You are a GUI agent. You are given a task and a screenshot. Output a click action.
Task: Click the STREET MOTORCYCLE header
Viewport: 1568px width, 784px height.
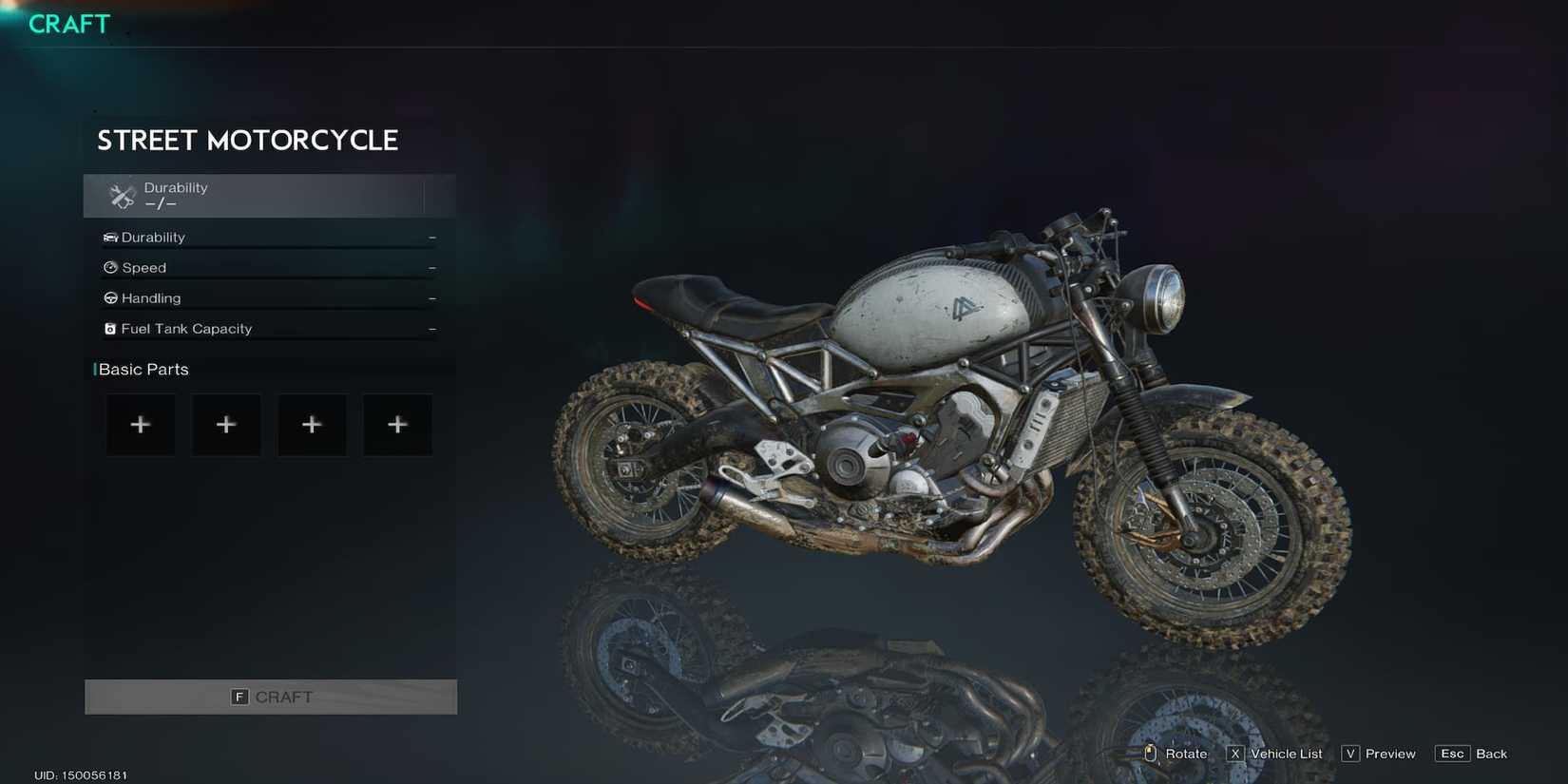click(x=247, y=140)
